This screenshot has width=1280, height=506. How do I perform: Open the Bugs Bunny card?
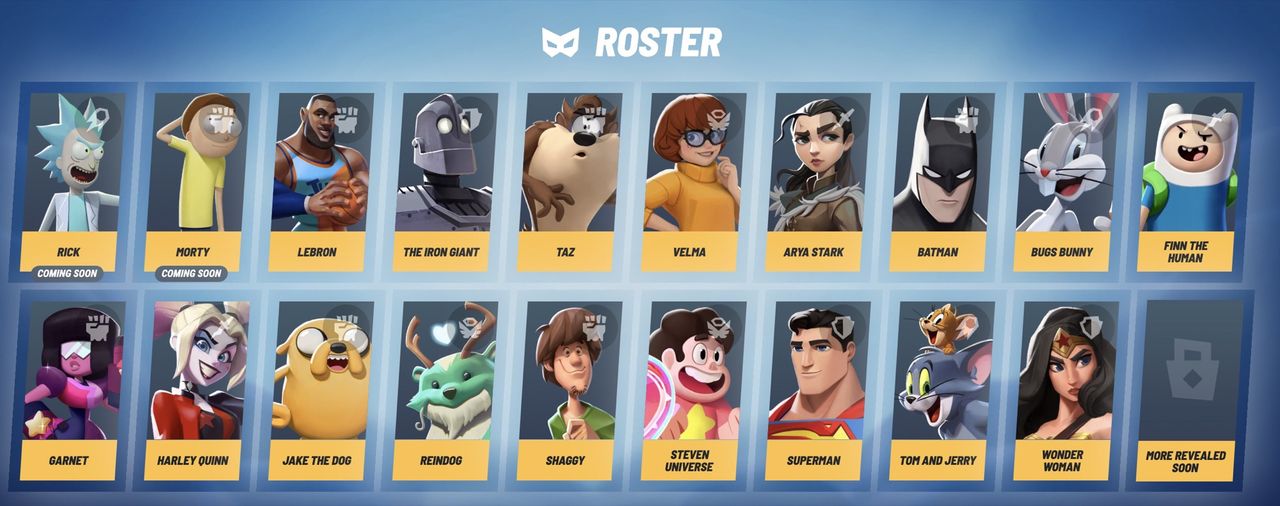[1063, 180]
